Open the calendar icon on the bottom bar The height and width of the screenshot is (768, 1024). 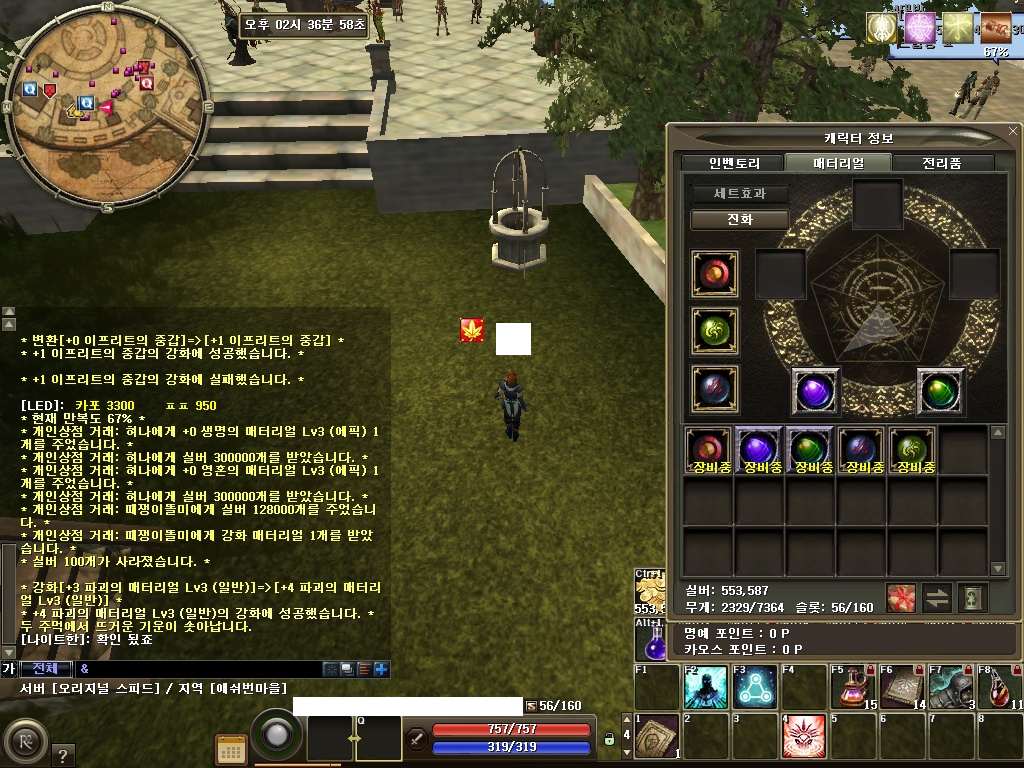pyautogui.click(x=231, y=749)
